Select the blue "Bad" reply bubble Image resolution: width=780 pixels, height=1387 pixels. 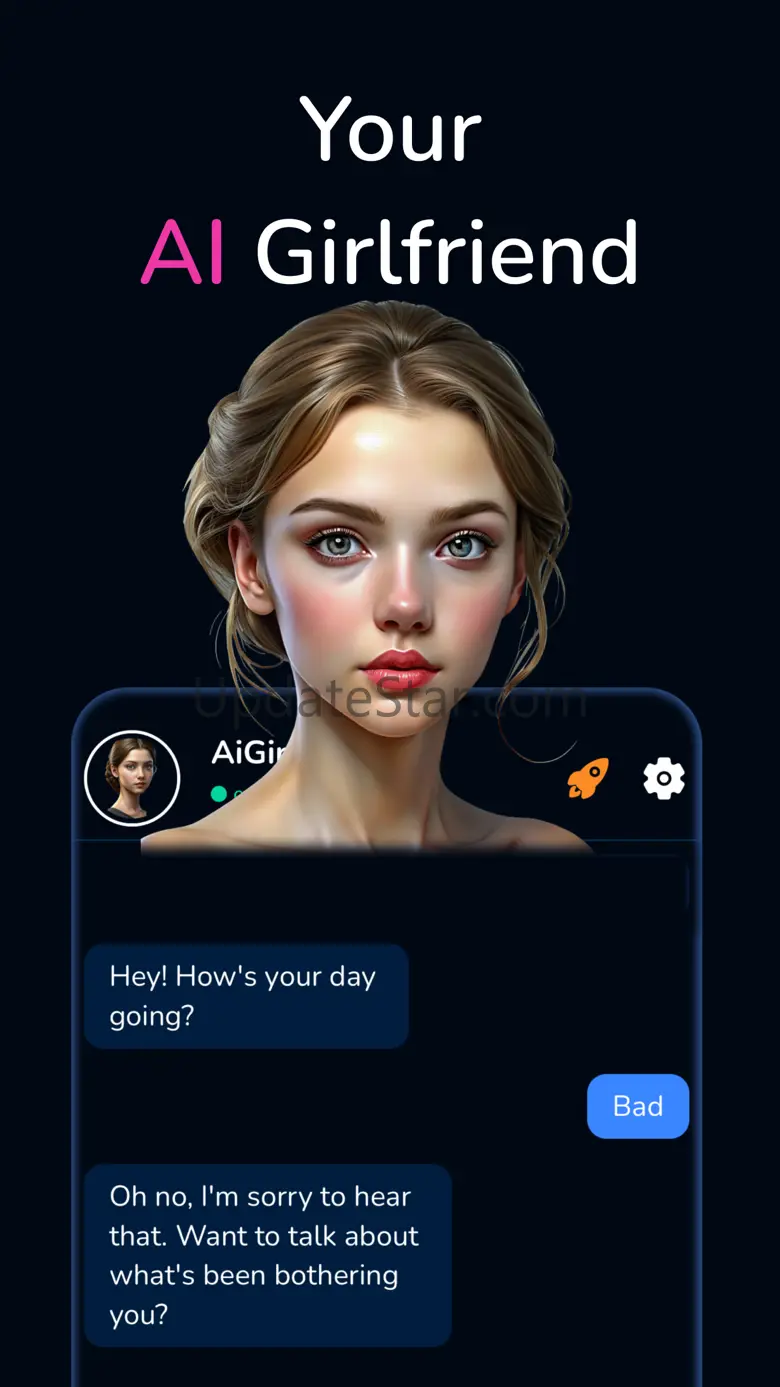[638, 1106]
